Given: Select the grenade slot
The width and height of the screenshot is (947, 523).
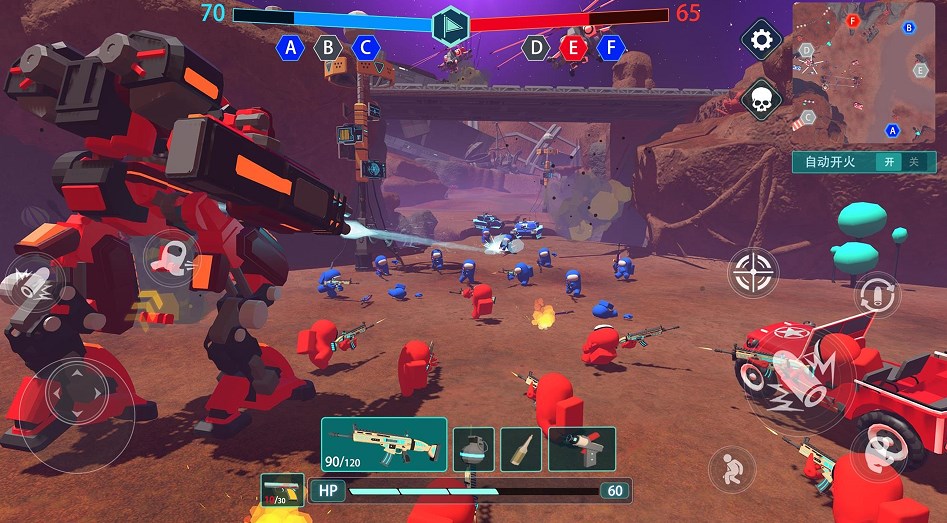Looking at the screenshot, I should [x=474, y=449].
